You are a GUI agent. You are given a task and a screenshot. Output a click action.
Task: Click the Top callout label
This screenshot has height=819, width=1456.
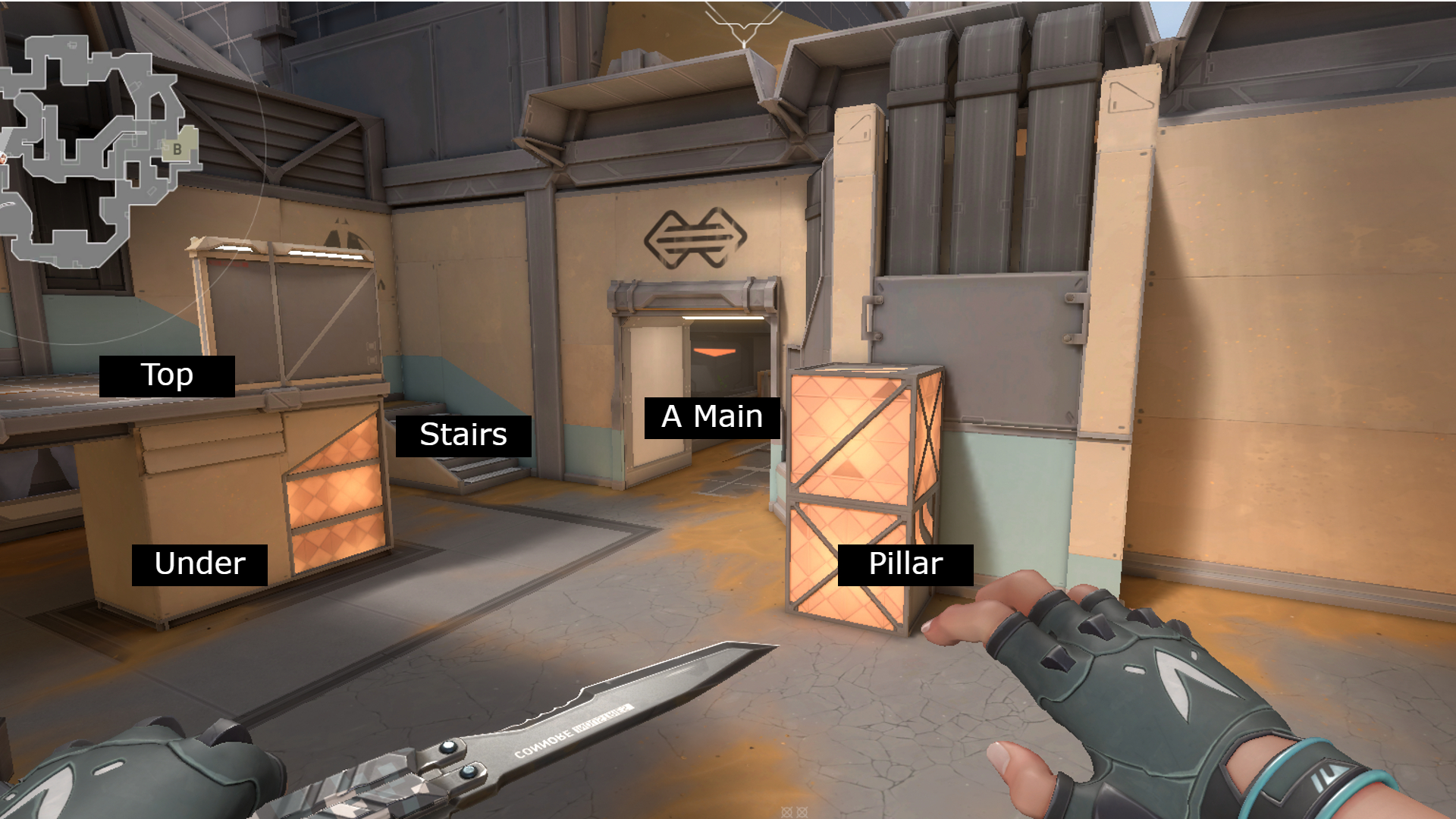[x=168, y=374]
